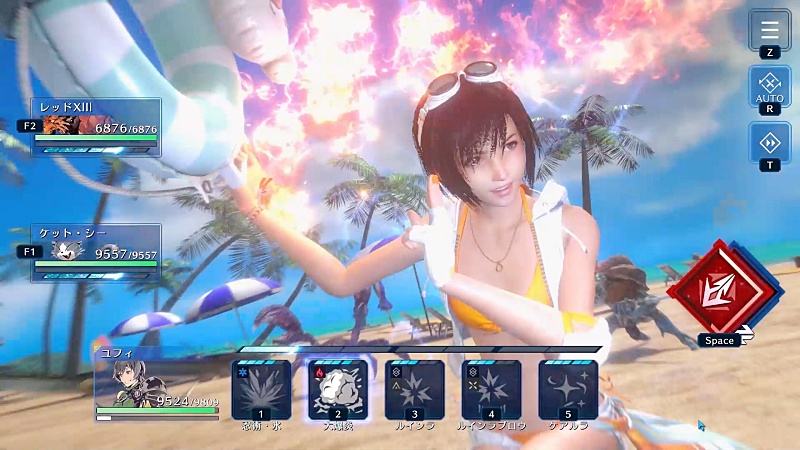
Task: Activate the ルインラ ability in slot 3
Action: click(x=415, y=388)
